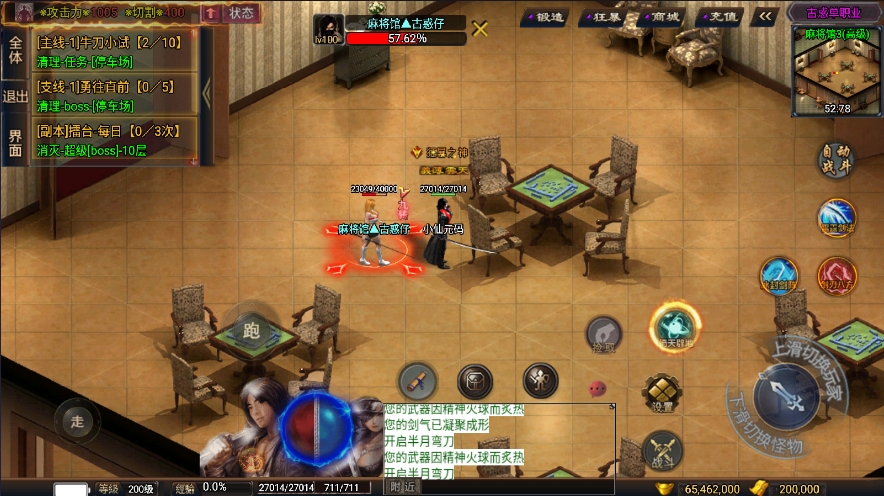The height and width of the screenshot is (496, 884).
Task: Tap the 战斗 crossed-swords button
Action: [661, 449]
